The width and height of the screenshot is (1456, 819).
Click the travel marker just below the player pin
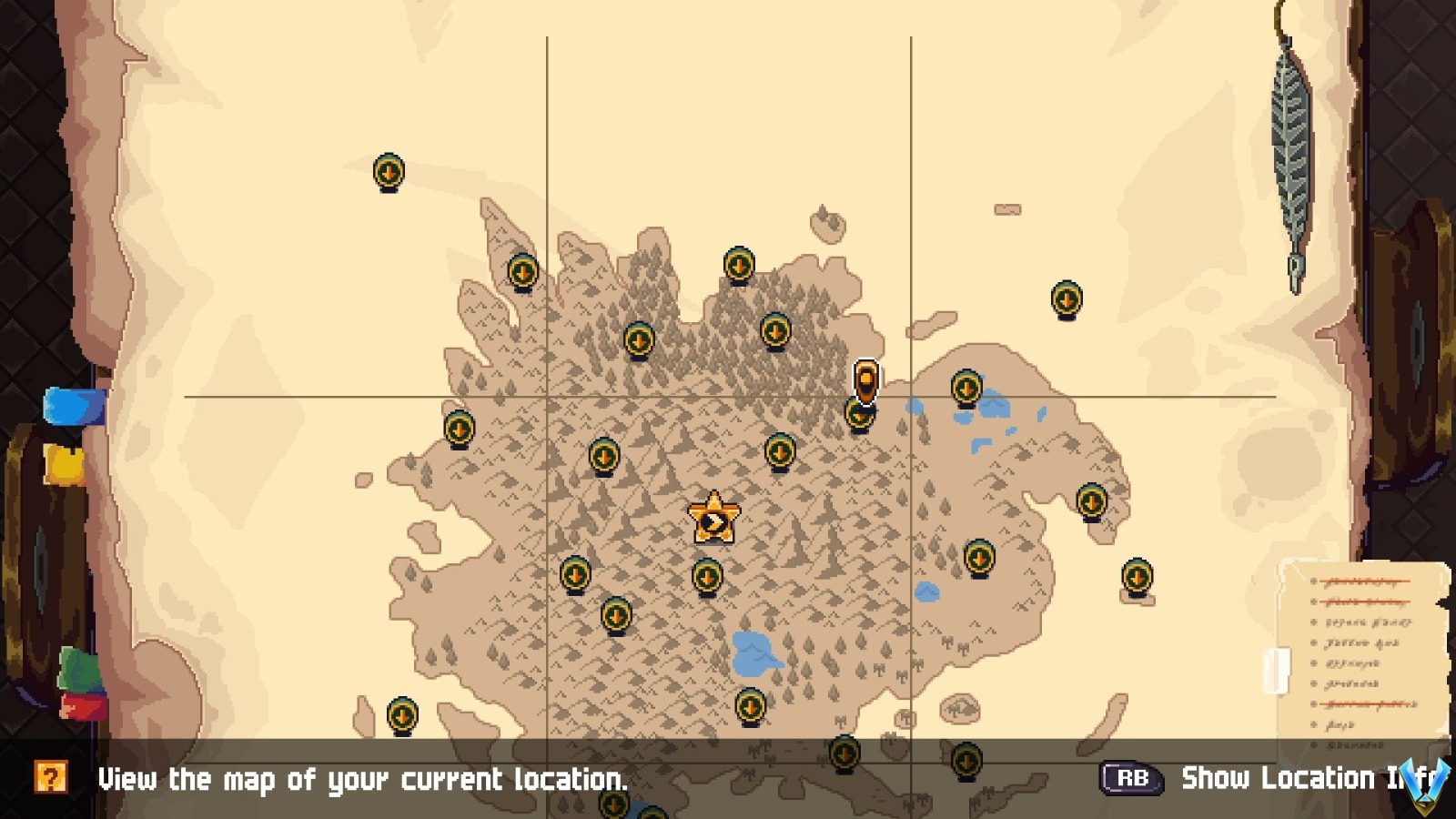(x=861, y=416)
